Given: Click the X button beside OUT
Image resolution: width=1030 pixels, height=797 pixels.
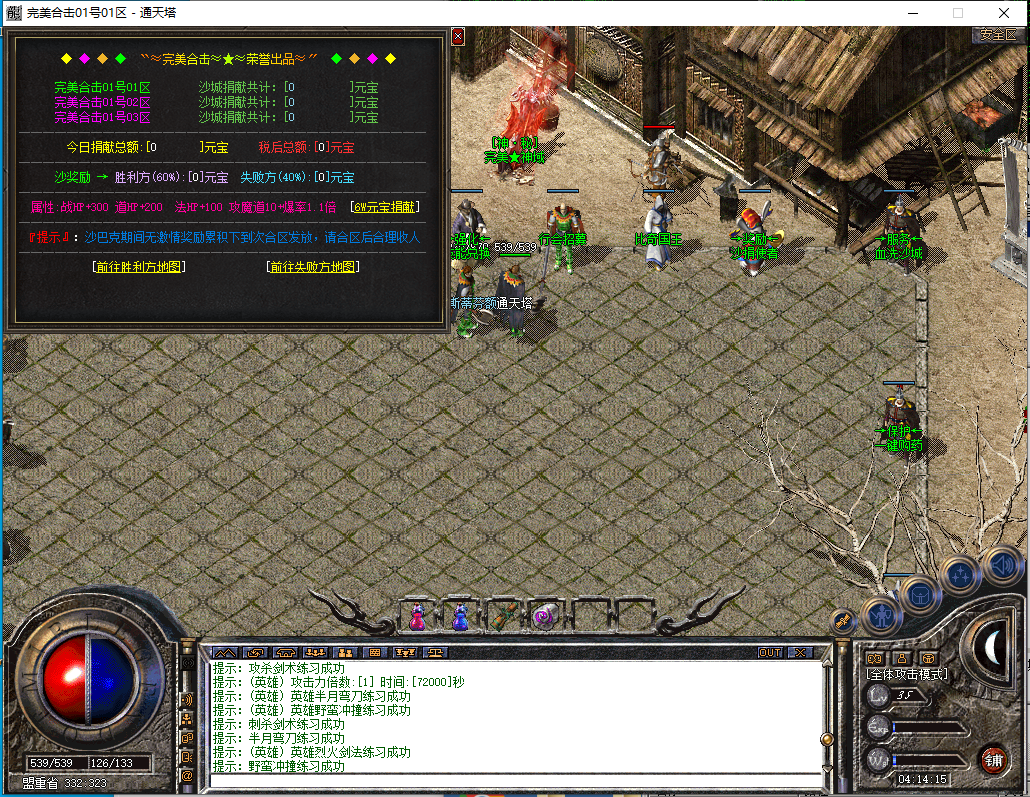Looking at the screenshot, I should (x=799, y=652).
